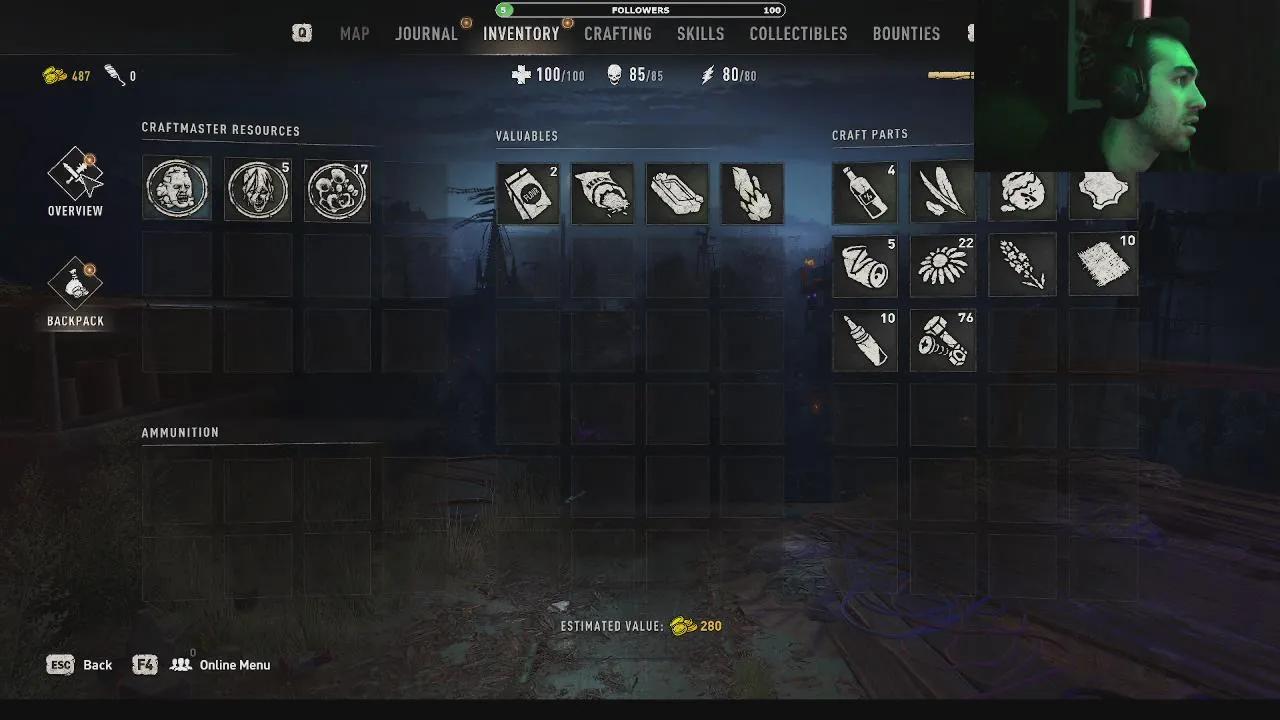Open the Journal with notification badge
The width and height of the screenshot is (1280, 720).
[426, 33]
